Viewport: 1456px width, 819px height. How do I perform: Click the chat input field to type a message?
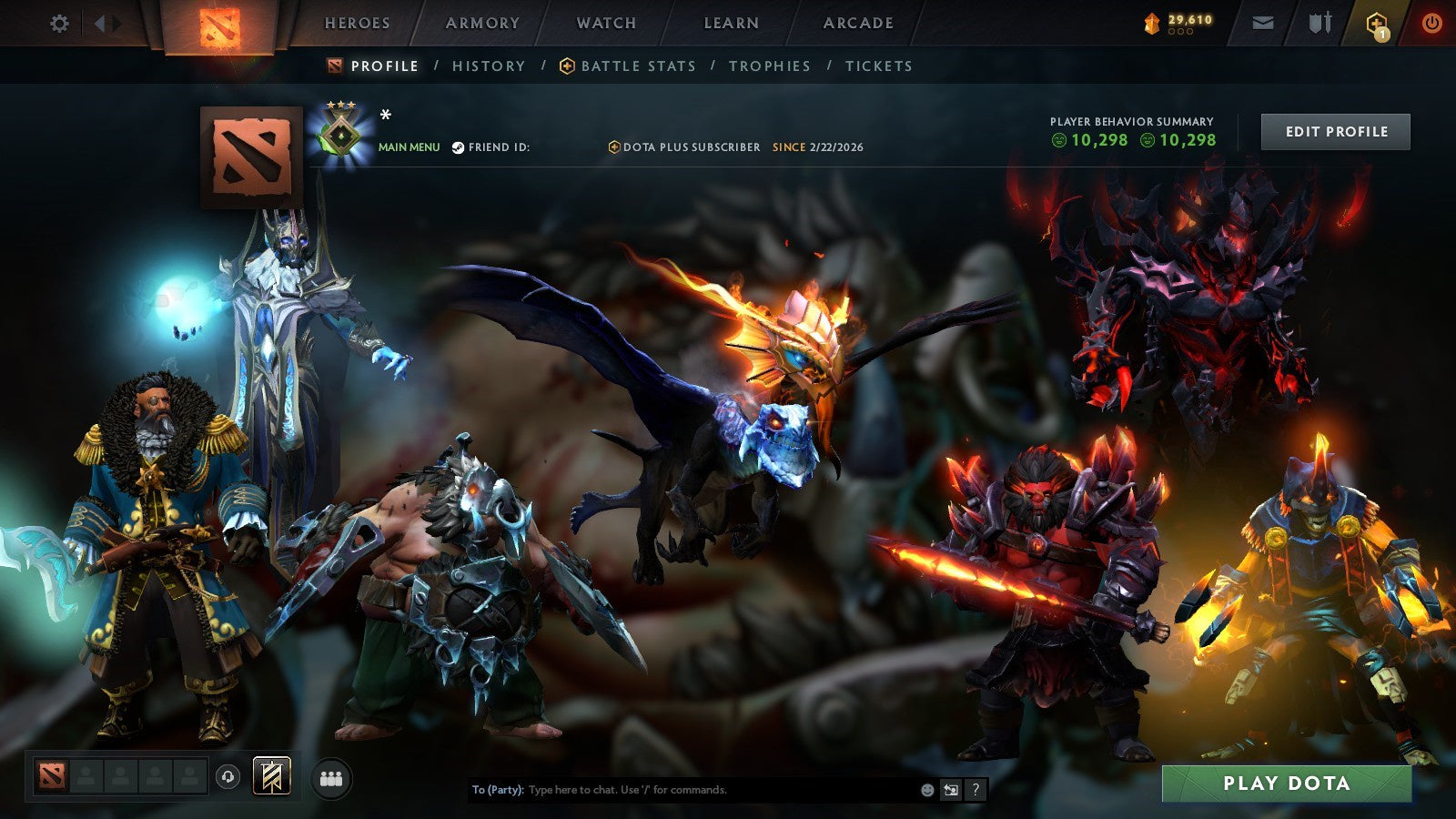[682, 791]
